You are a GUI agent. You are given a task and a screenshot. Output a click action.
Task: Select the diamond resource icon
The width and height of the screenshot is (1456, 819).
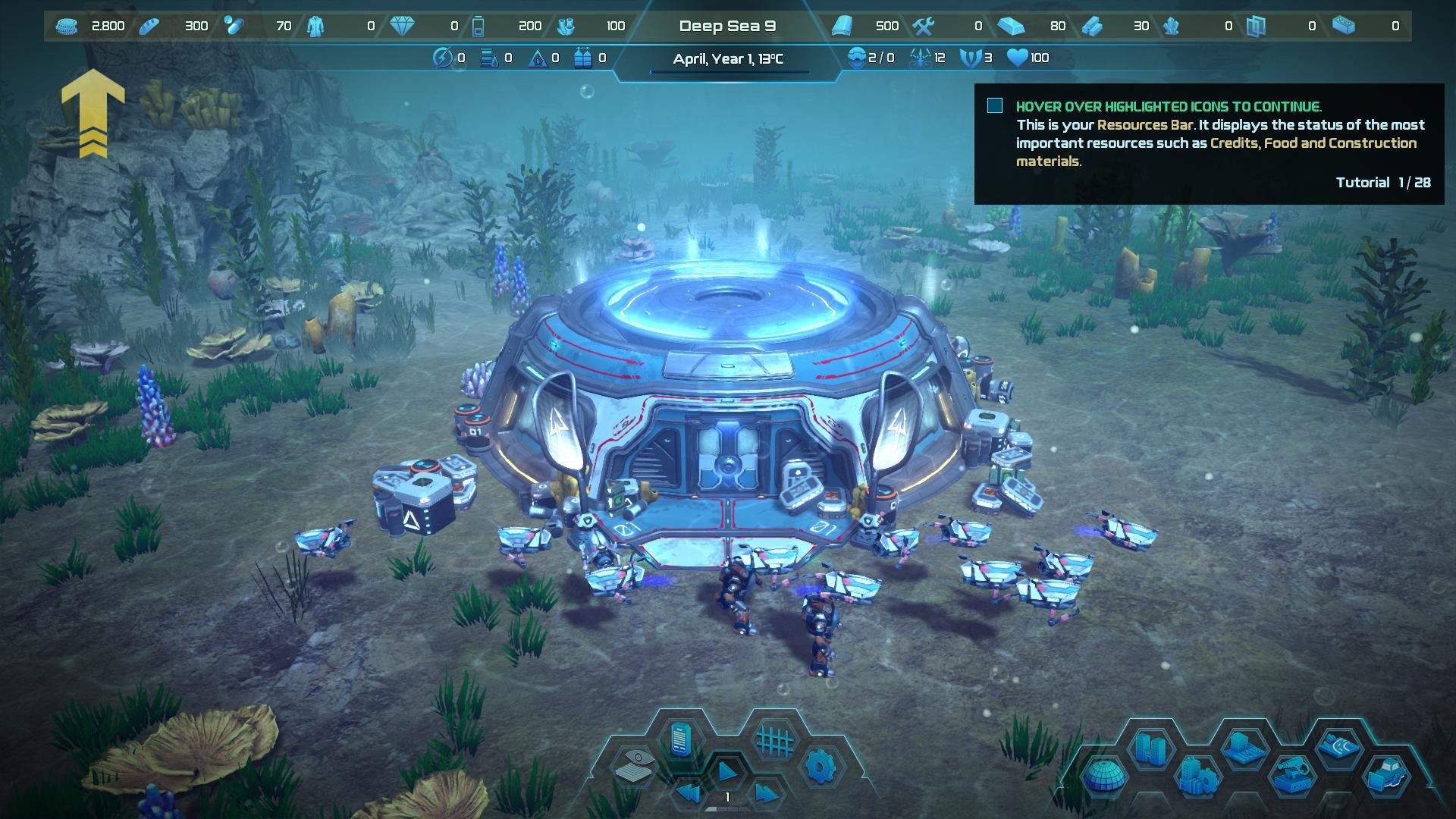point(402,27)
